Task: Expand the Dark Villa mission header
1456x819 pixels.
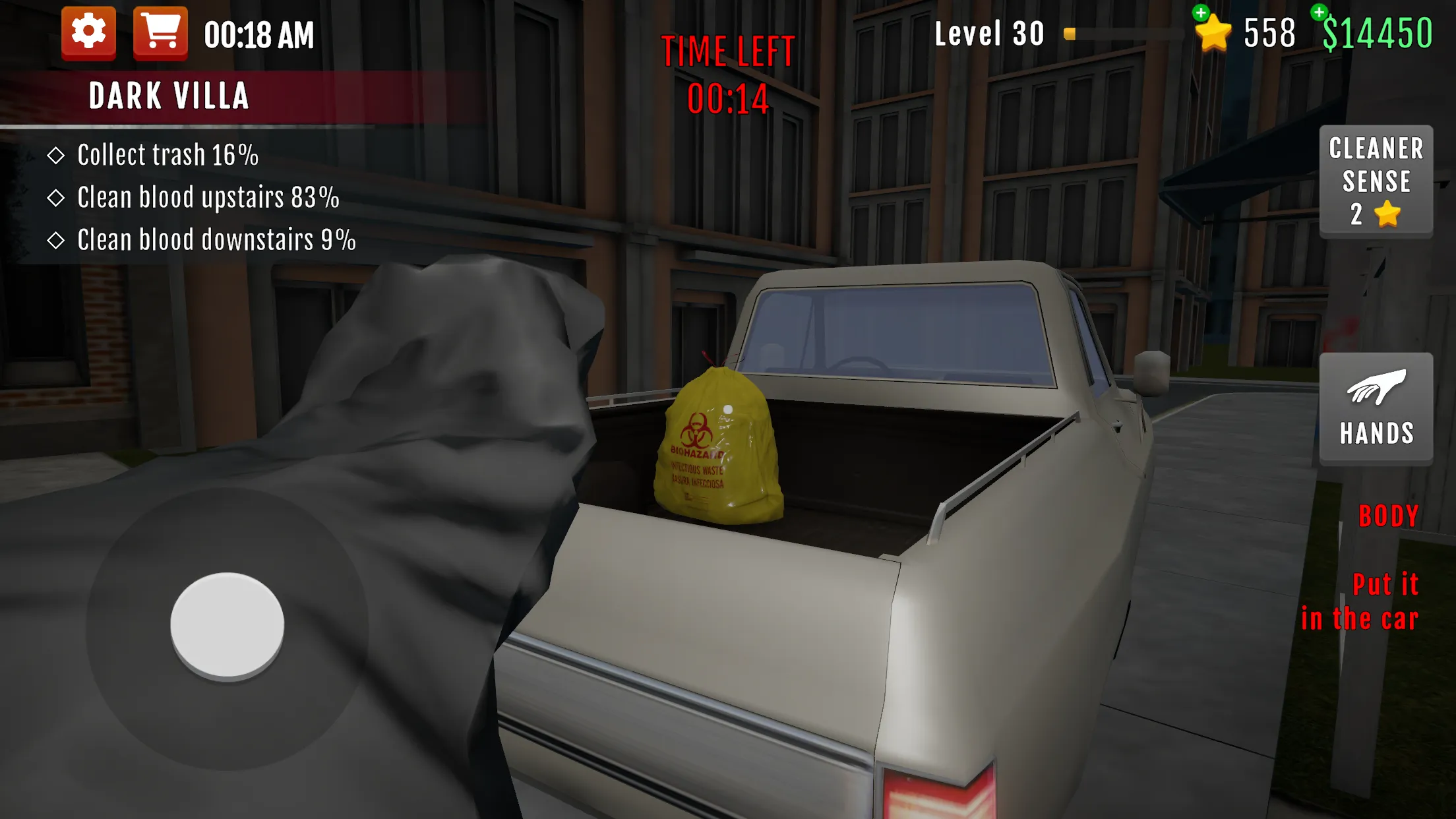Action: 169,94
